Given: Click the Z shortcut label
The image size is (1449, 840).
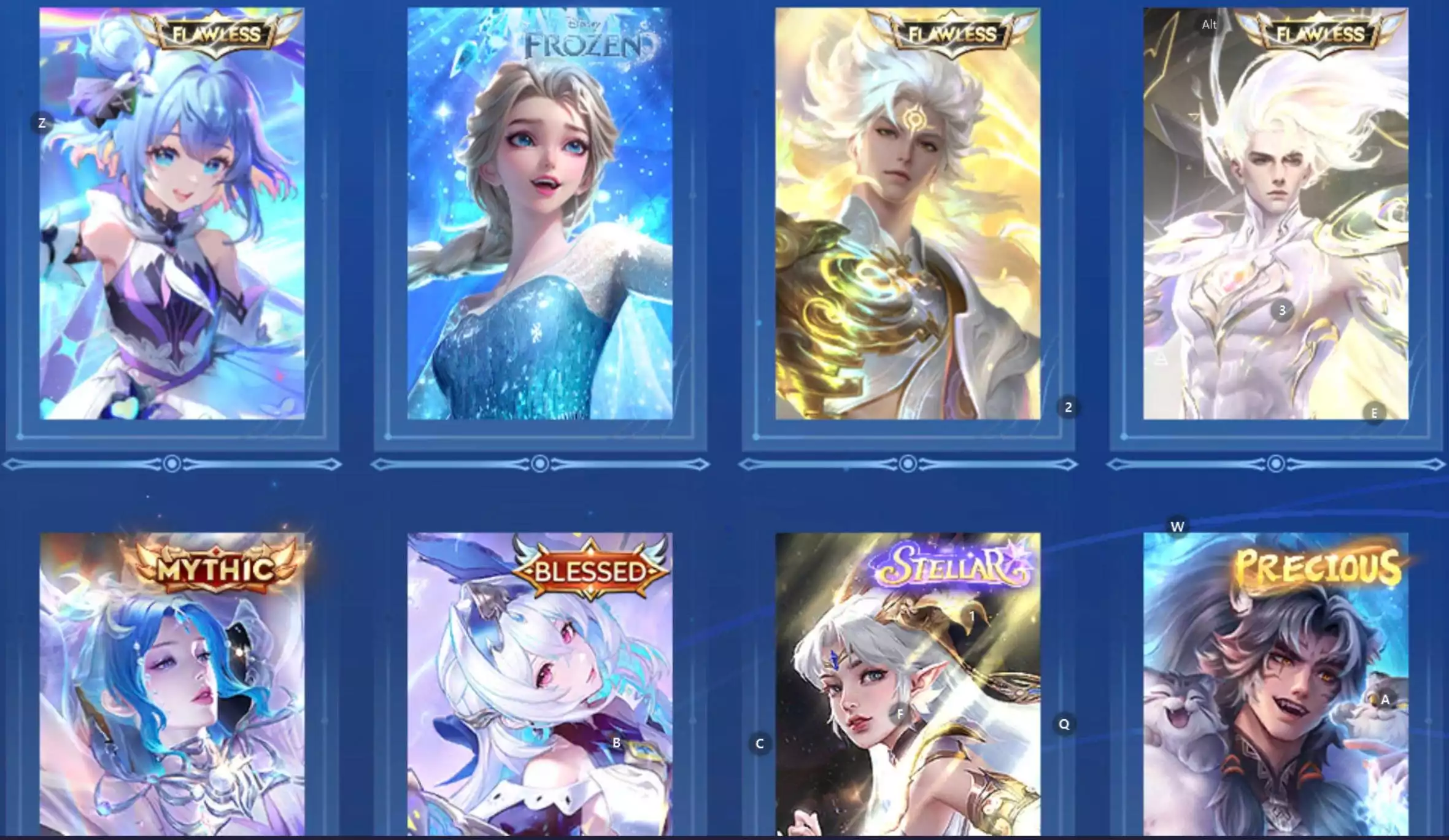Looking at the screenshot, I should (41, 122).
